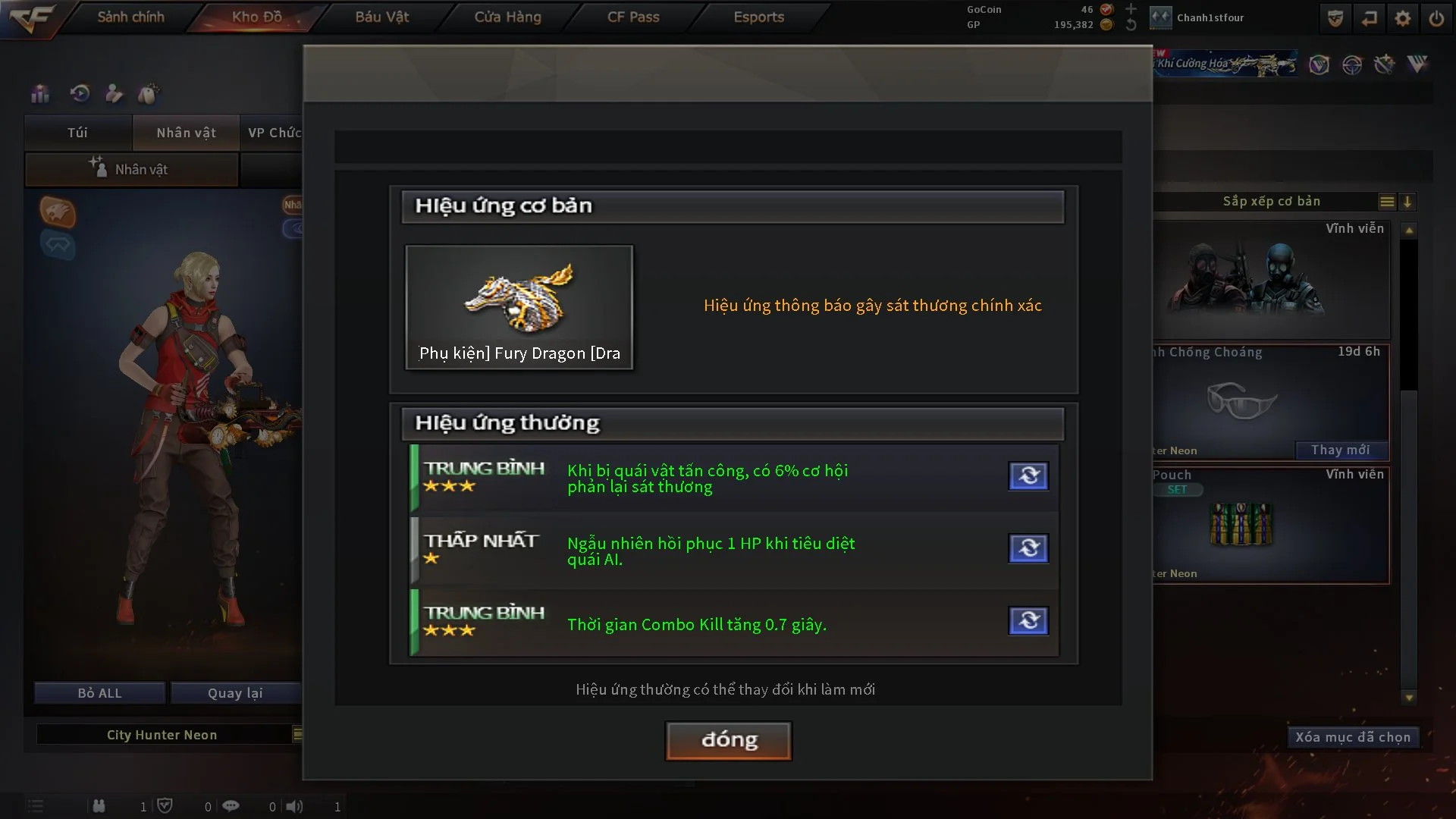Click the Bỏ ALL button

pyautogui.click(x=99, y=693)
